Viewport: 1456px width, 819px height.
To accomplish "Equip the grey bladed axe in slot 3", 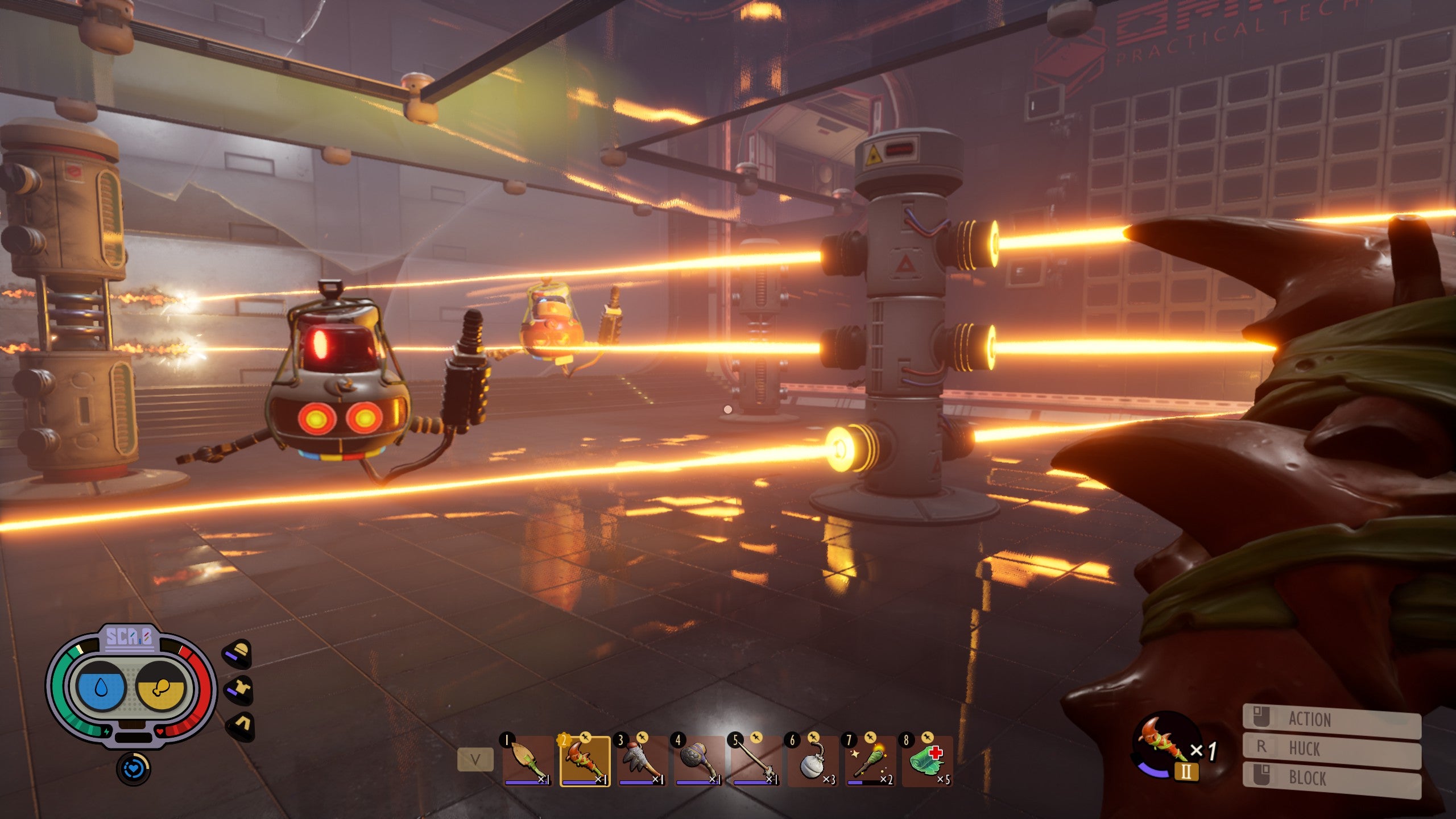I will point(642,761).
